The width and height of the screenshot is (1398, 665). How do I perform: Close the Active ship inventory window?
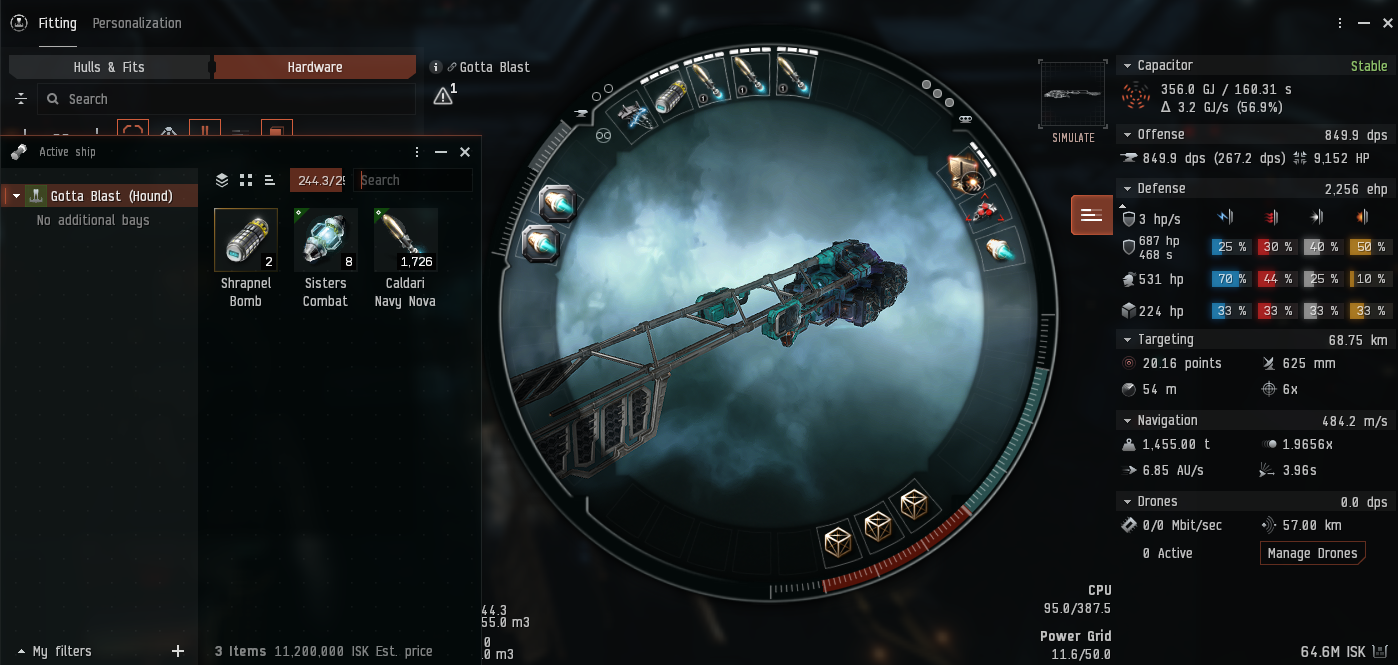tap(465, 152)
